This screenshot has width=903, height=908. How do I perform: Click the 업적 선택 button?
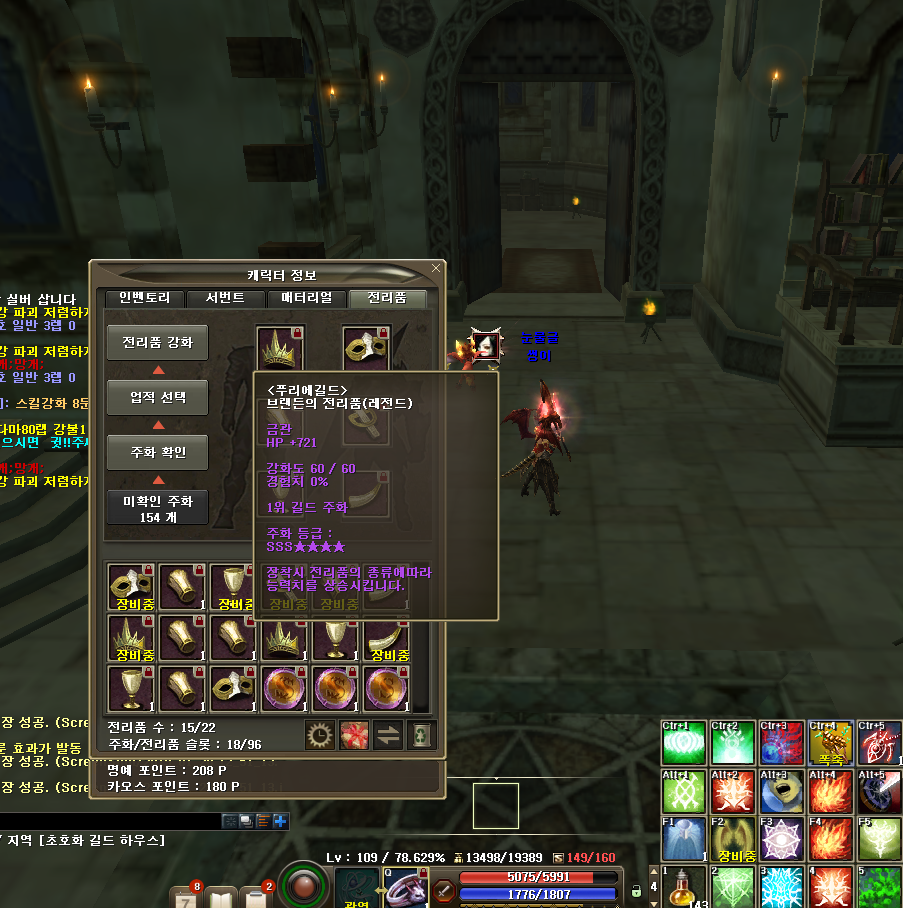[157, 397]
